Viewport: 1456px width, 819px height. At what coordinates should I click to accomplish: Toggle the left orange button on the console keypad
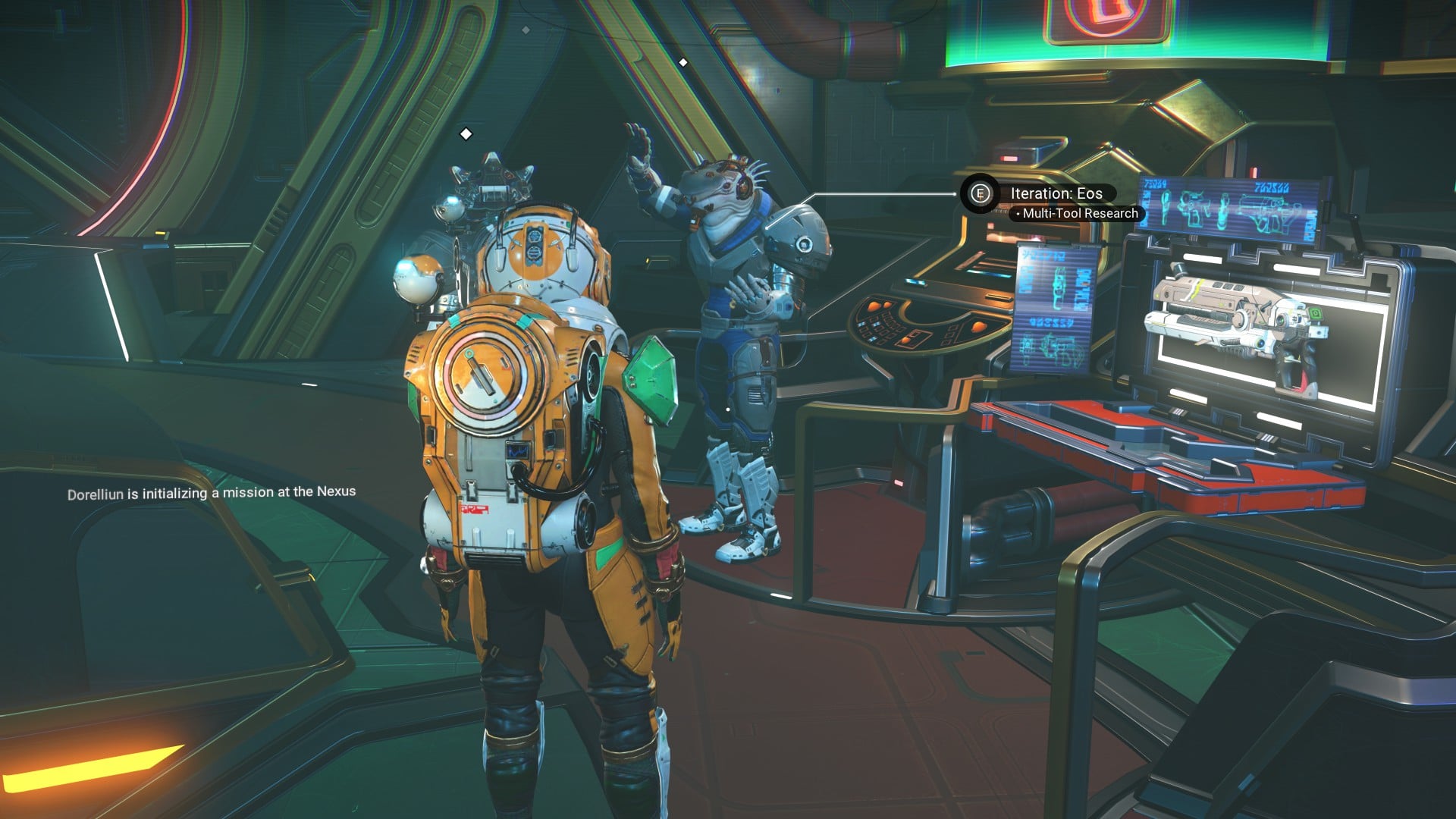tap(874, 306)
